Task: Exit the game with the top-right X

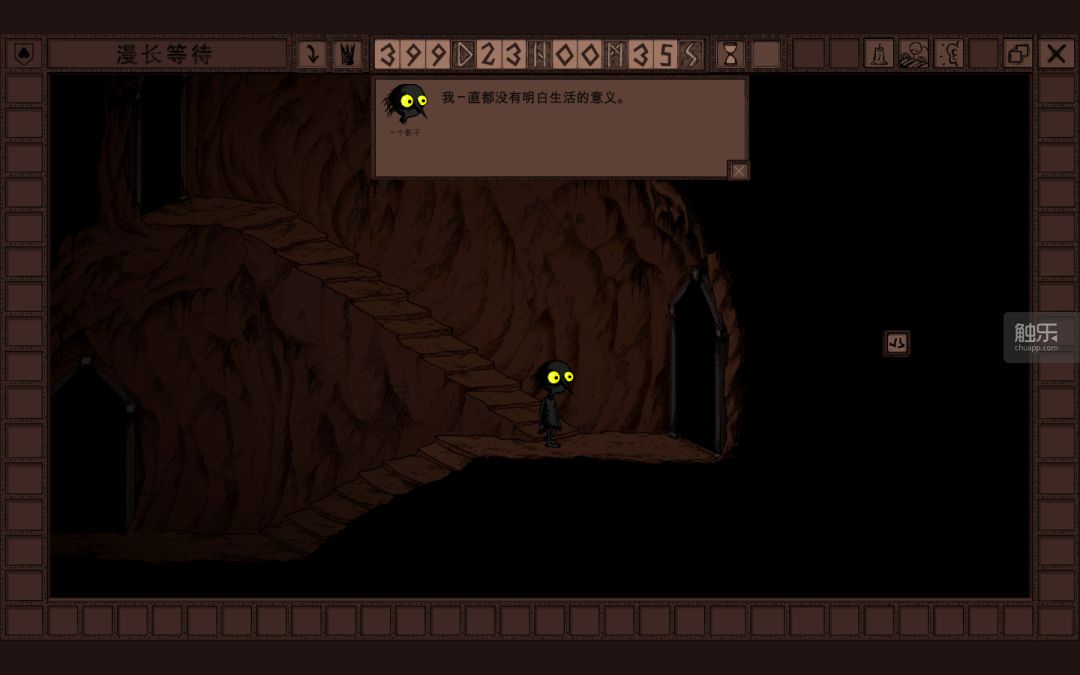Action: pyautogui.click(x=1055, y=54)
